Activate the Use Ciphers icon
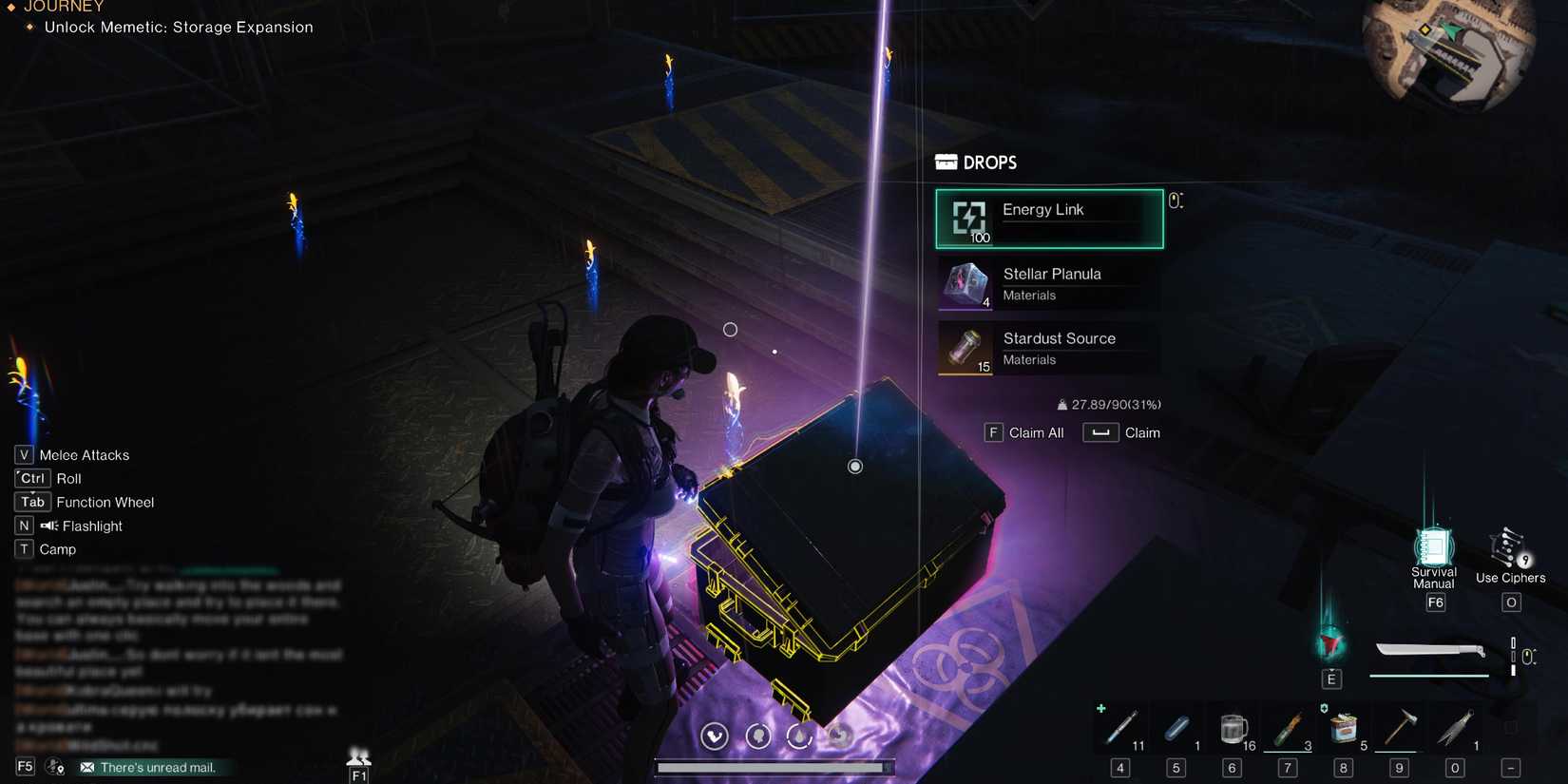The width and height of the screenshot is (1568, 784). pos(1509,549)
